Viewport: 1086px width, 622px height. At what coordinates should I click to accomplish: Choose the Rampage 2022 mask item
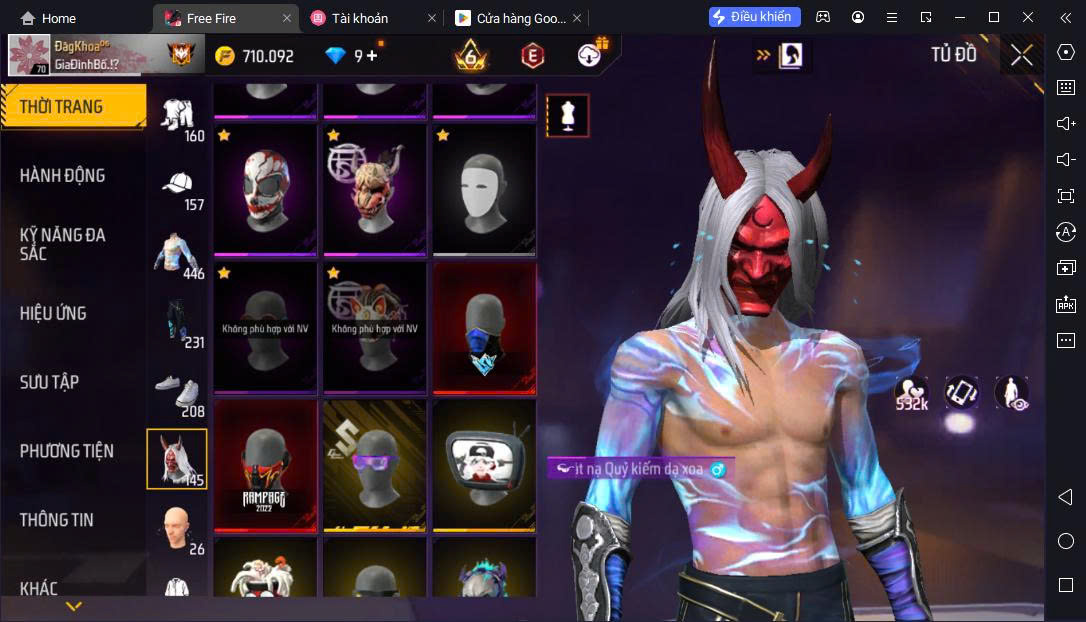click(x=264, y=466)
